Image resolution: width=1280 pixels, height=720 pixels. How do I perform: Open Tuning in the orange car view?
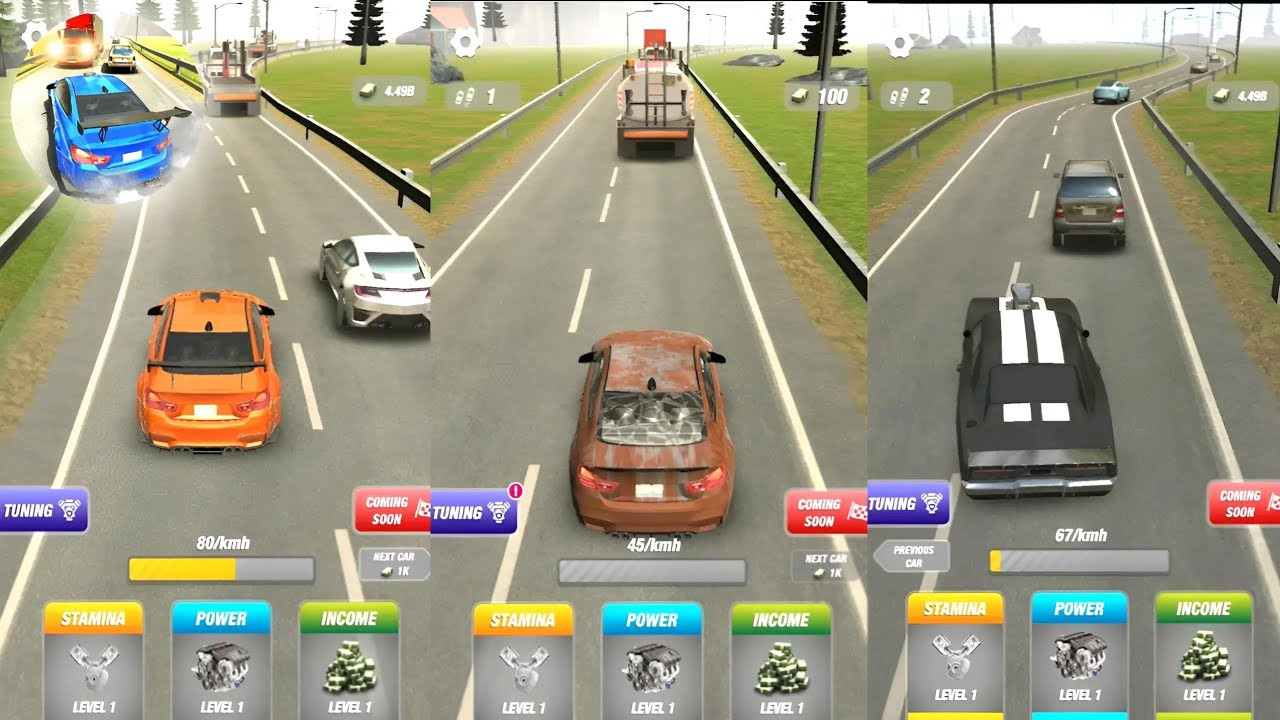point(43,510)
